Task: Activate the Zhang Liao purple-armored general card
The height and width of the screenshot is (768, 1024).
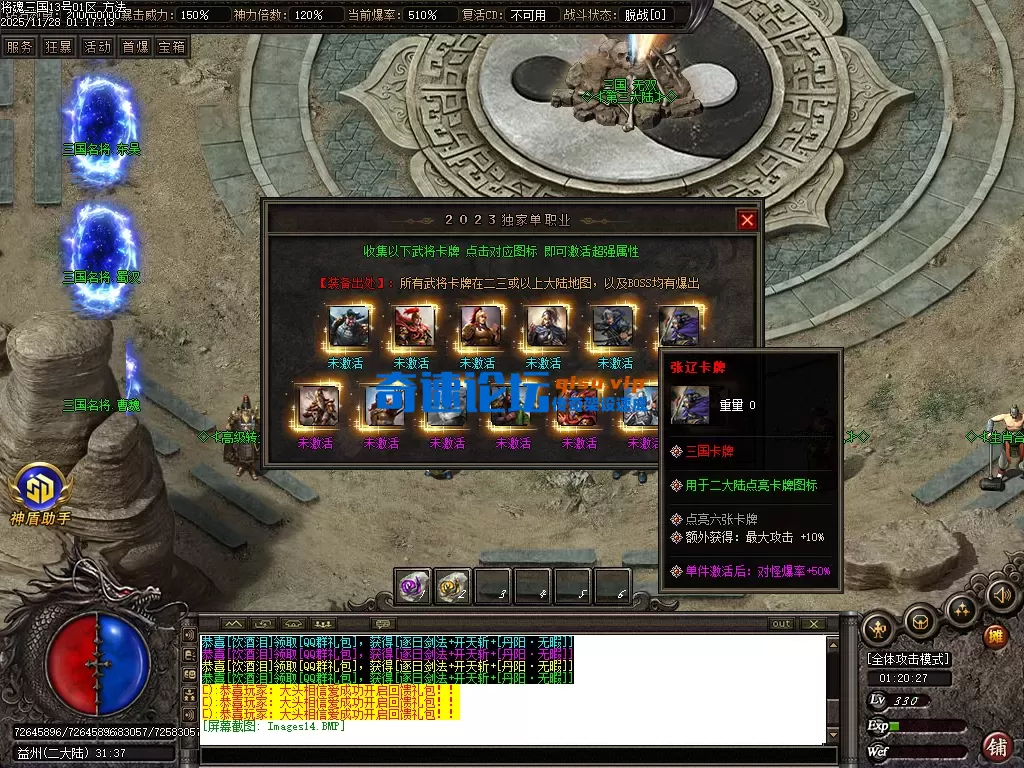Action: (x=679, y=327)
